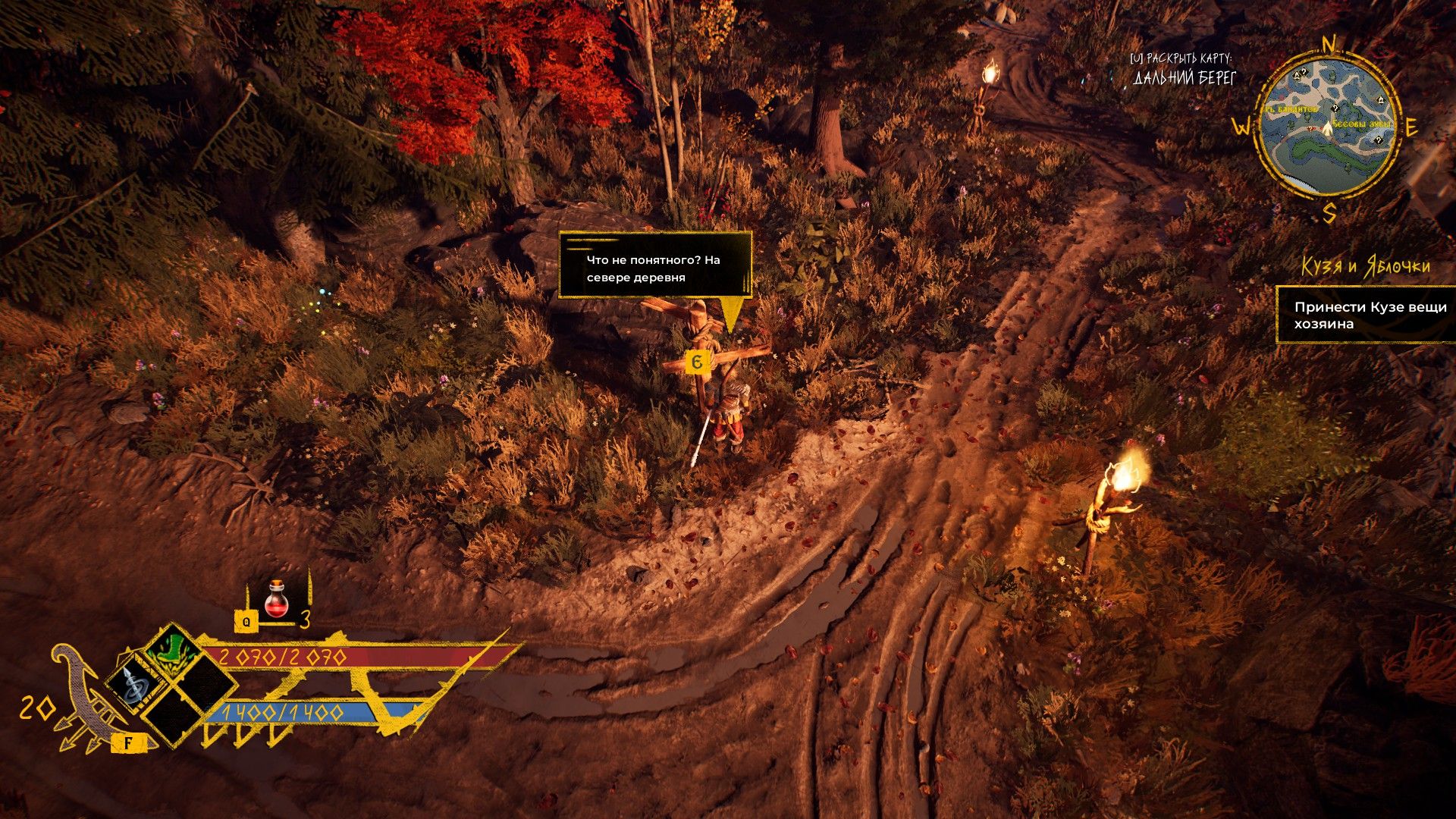The height and width of the screenshot is (819, 1456).
Task: Click the dialogue bubble about the northern village
Action: tap(654, 266)
